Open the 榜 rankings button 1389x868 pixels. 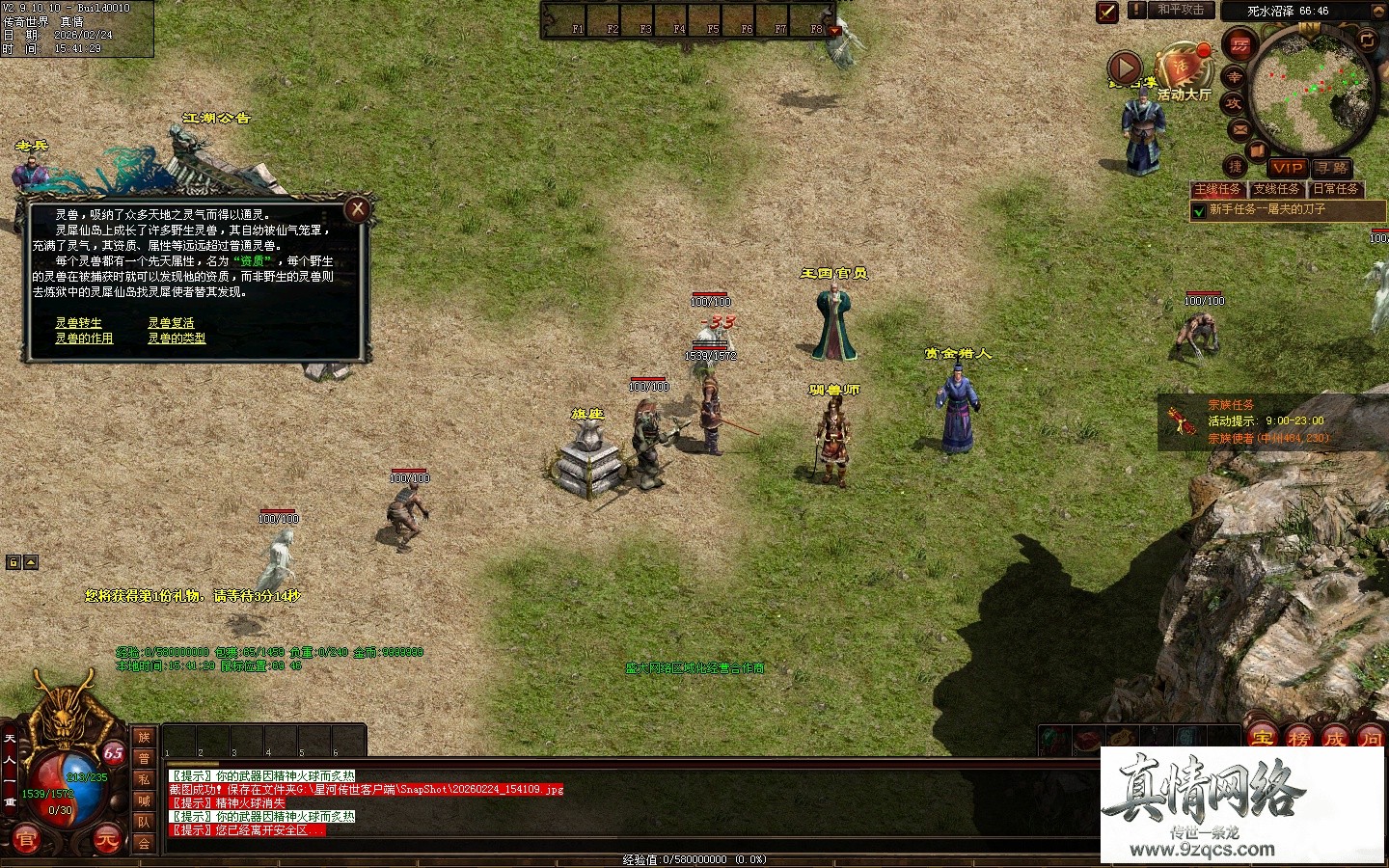coord(1298,740)
